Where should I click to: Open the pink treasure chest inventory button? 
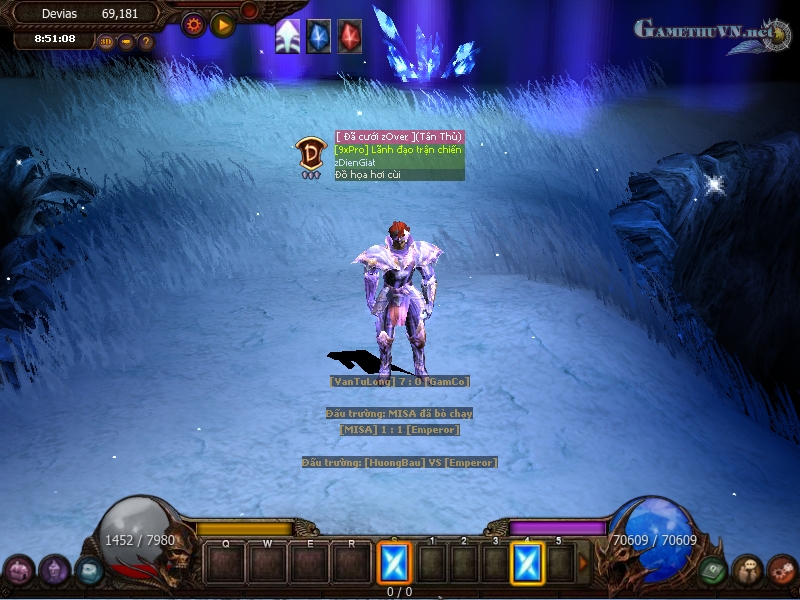(18, 571)
